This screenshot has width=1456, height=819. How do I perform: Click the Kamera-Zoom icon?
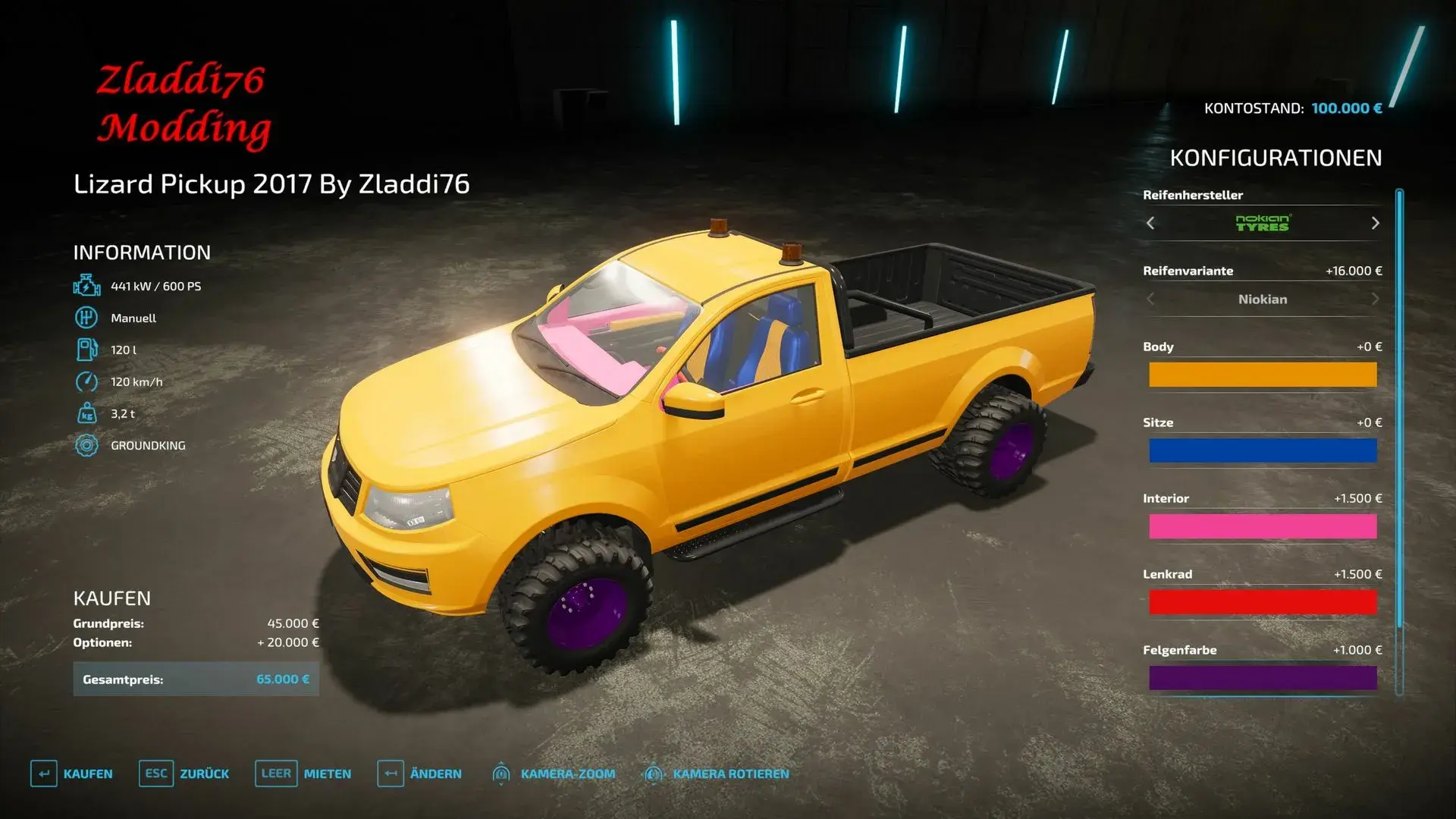[x=503, y=773]
